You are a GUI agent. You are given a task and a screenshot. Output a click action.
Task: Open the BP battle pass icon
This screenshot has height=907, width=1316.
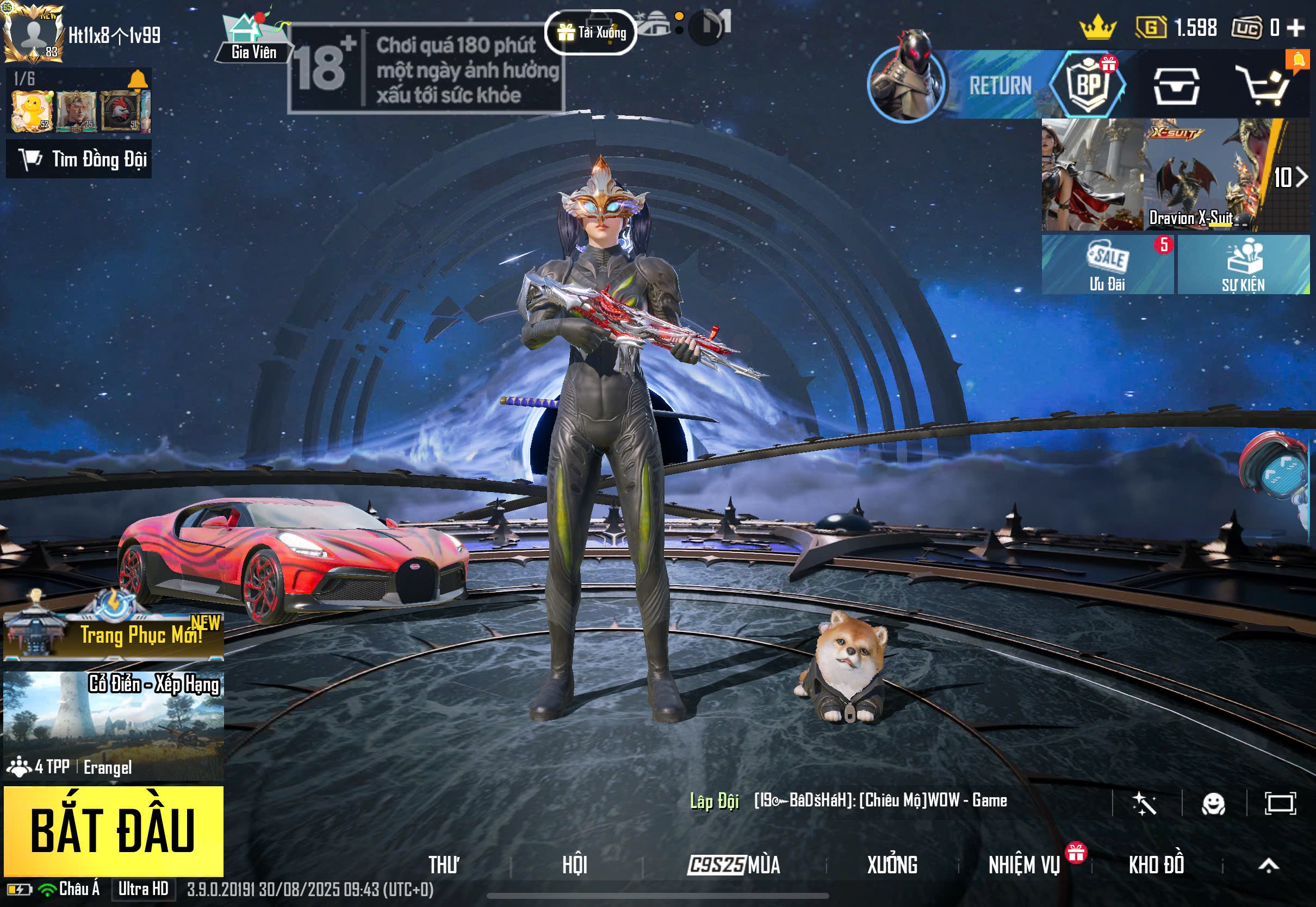pos(1088,85)
